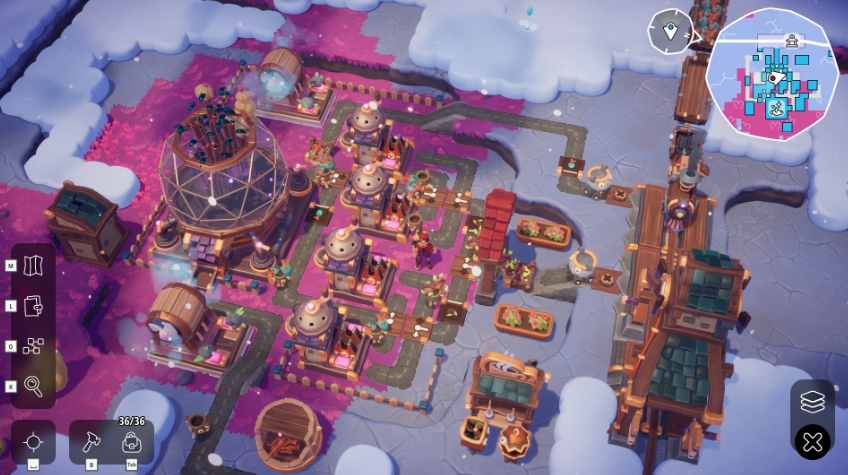Viewport: 848px width, 475px height.
Task: Click the X close button
Action: pyautogui.click(x=812, y=441)
